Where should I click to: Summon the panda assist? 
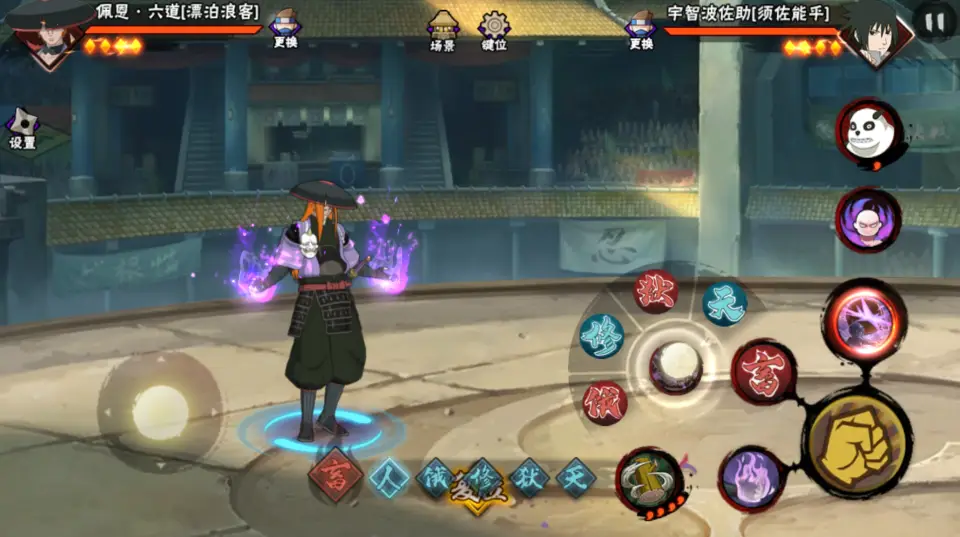point(869,133)
